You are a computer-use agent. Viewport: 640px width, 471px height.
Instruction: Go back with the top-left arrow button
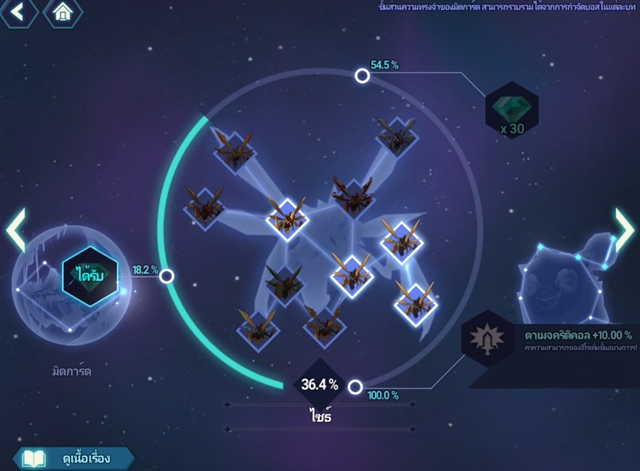pos(21,13)
